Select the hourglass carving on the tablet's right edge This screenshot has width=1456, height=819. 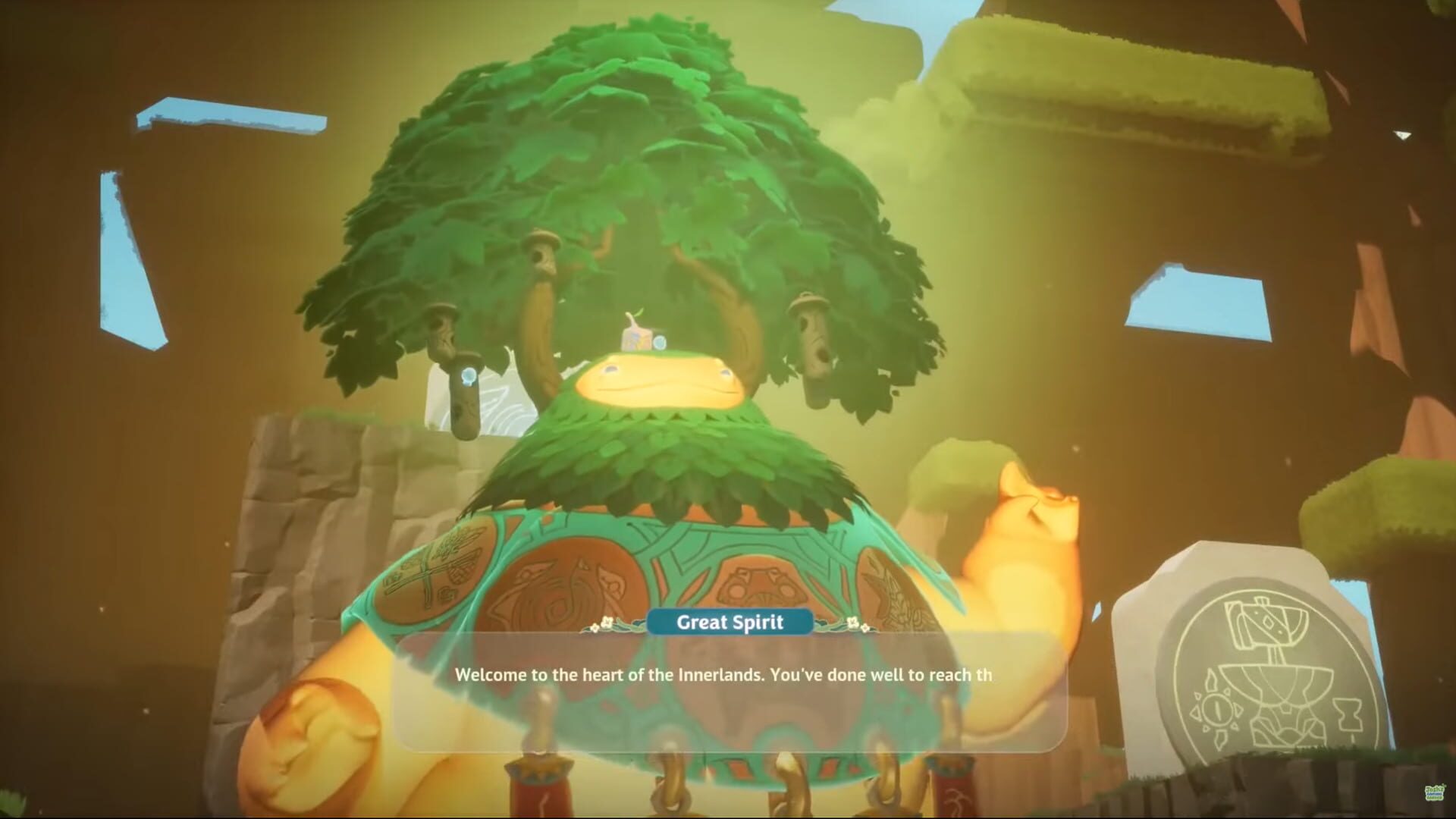click(1349, 714)
